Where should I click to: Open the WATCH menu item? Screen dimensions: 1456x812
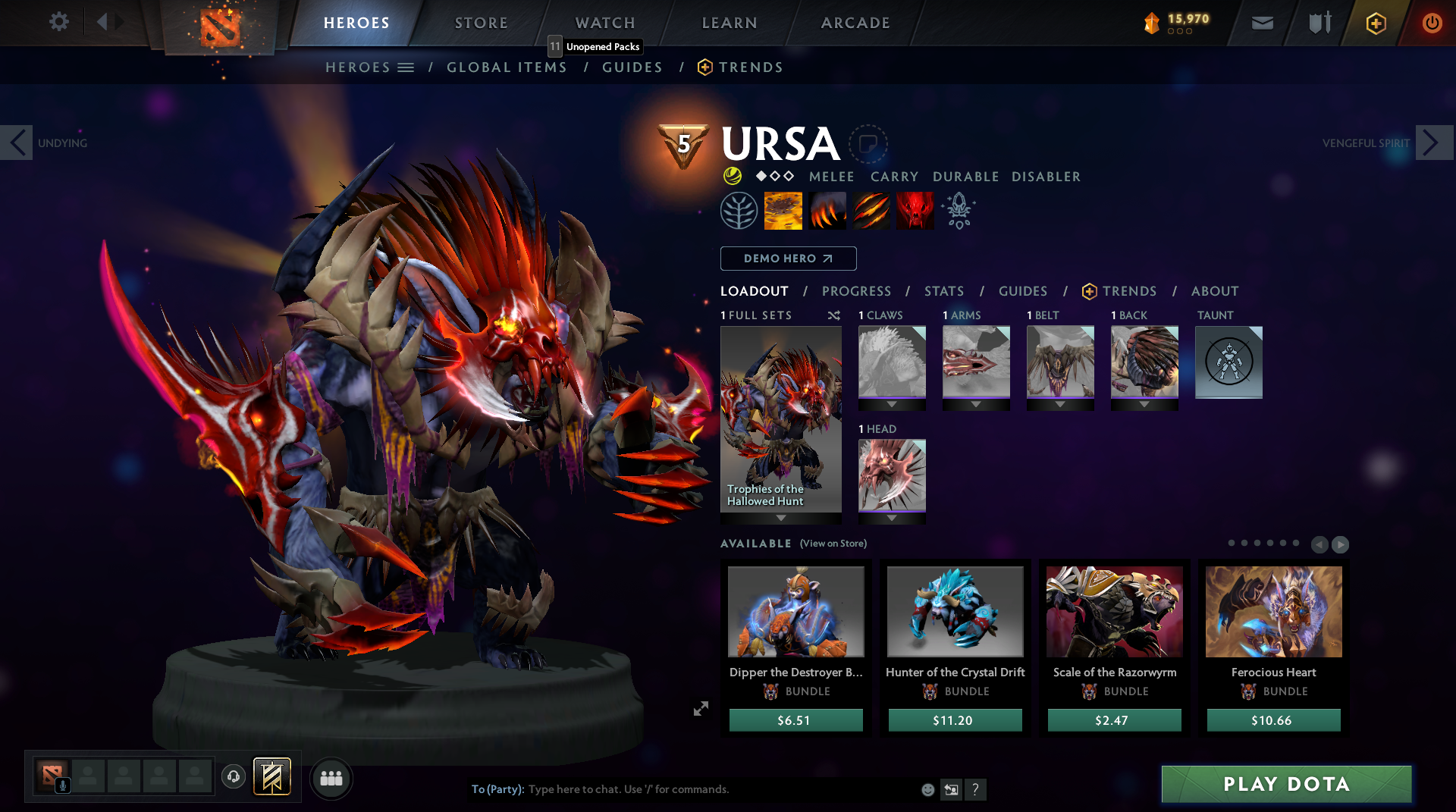pyautogui.click(x=604, y=23)
